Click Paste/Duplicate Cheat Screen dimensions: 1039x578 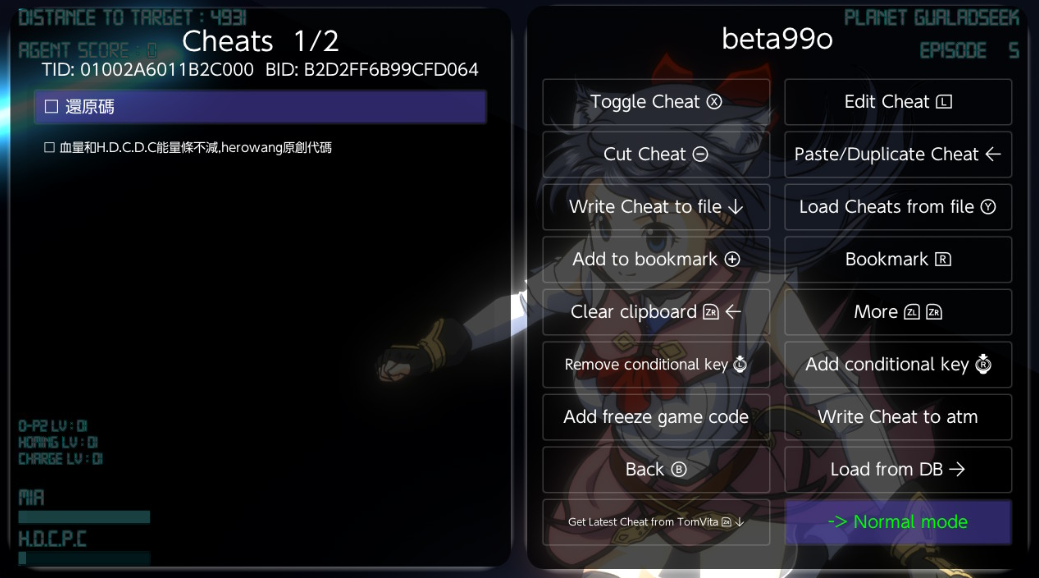[898, 154]
